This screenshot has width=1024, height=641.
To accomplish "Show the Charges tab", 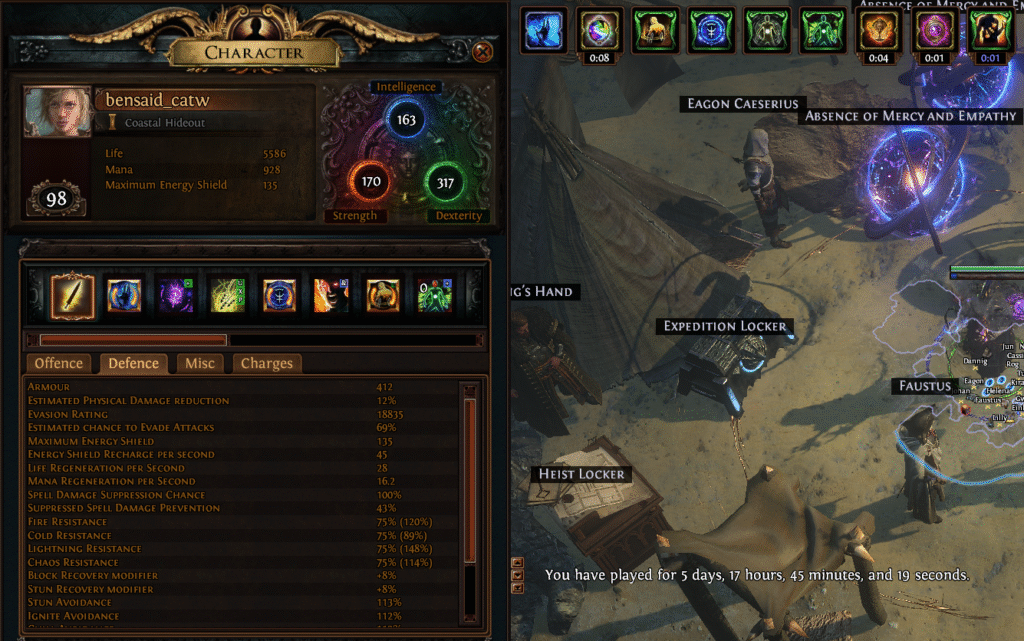I will [x=267, y=363].
